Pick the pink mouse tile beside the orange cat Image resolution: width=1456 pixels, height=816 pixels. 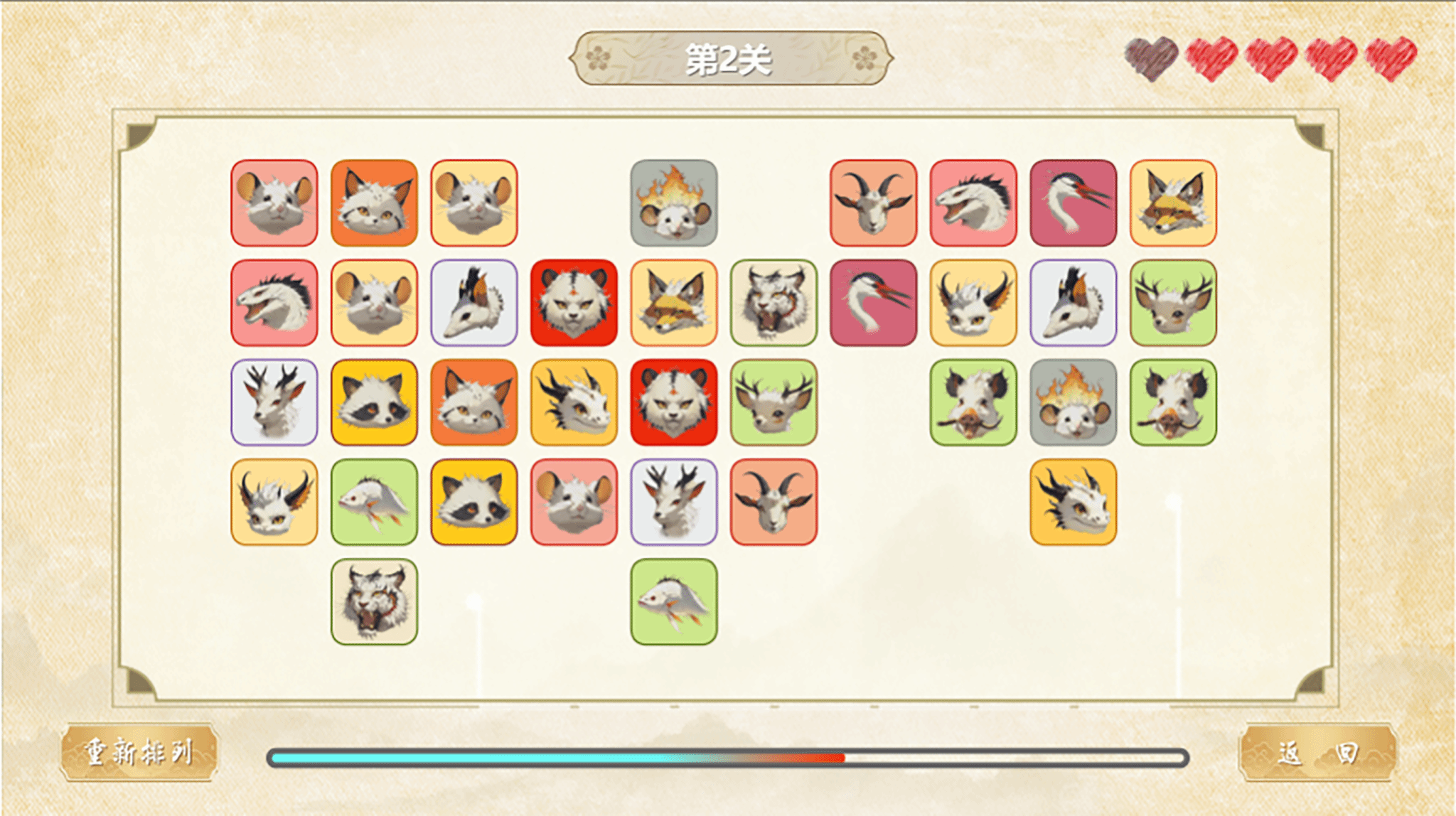pyautogui.click(x=274, y=203)
